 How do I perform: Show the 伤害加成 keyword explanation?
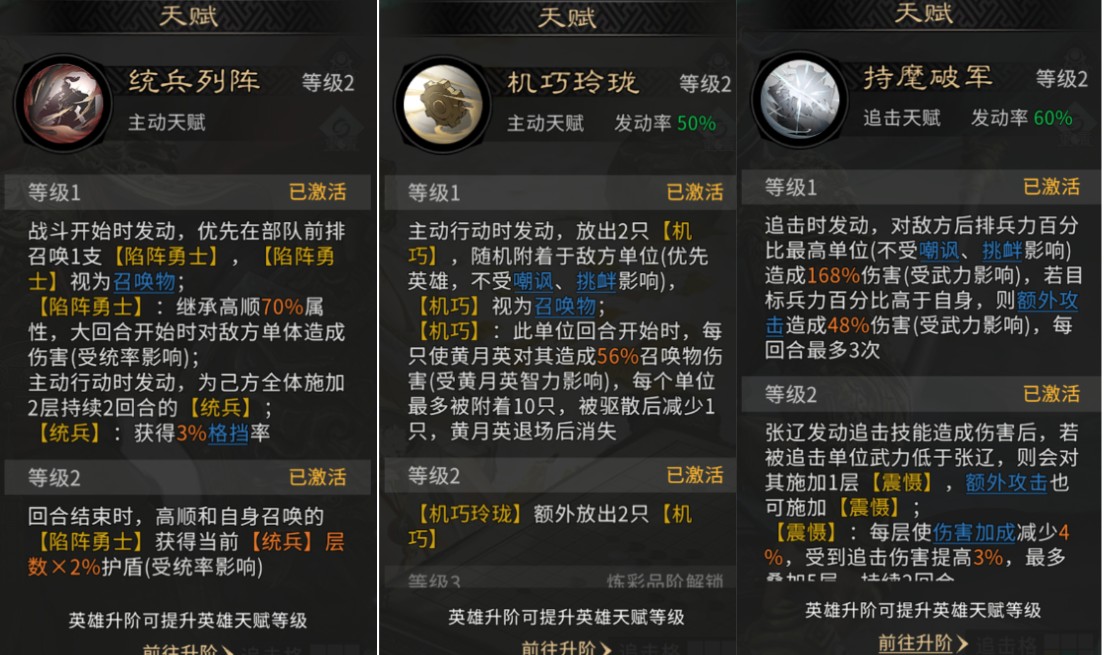[x=975, y=533]
